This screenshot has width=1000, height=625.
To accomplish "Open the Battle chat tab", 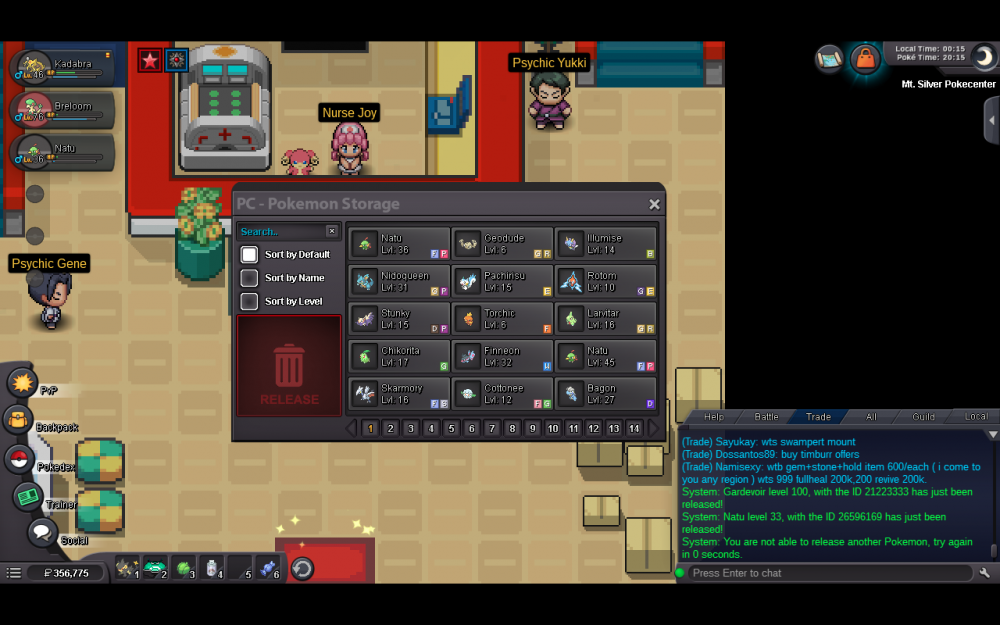I will tap(766, 416).
